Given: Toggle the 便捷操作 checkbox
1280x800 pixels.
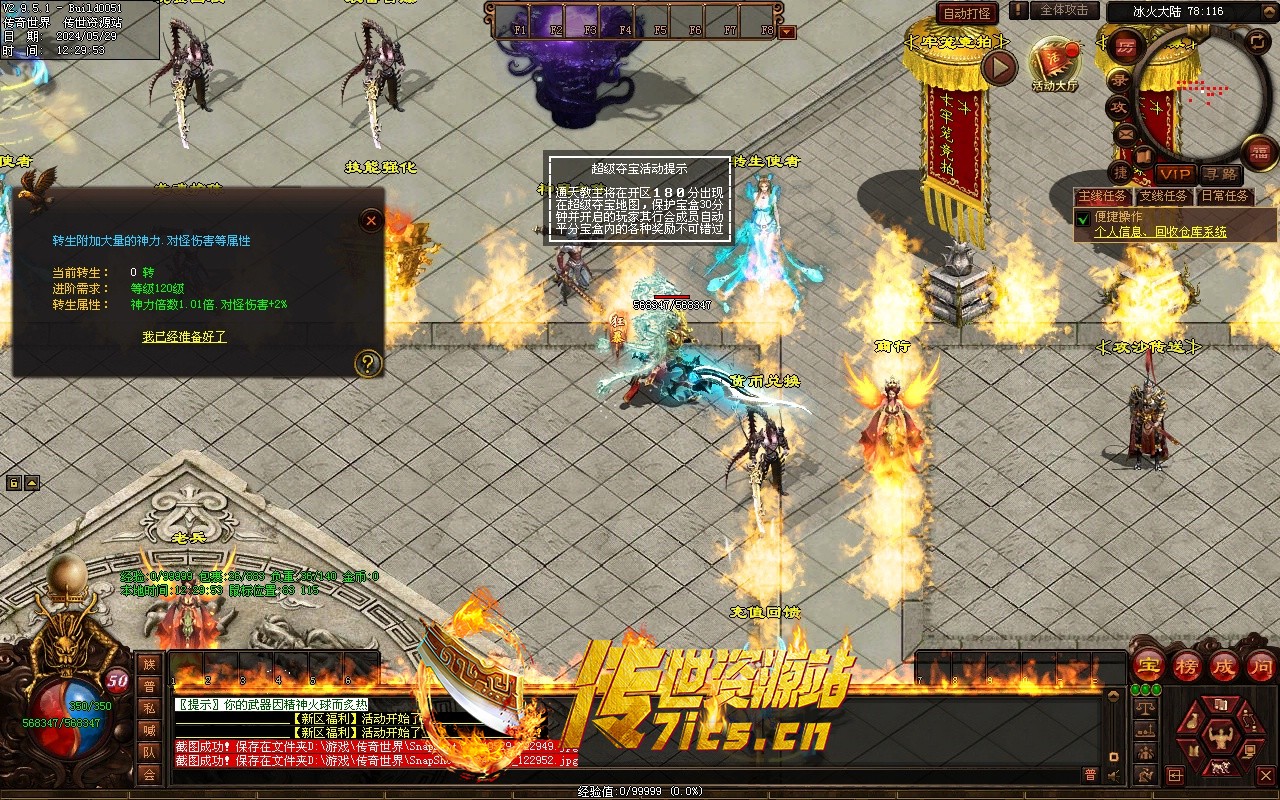Looking at the screenshot, I should [x=1082, y=218].
